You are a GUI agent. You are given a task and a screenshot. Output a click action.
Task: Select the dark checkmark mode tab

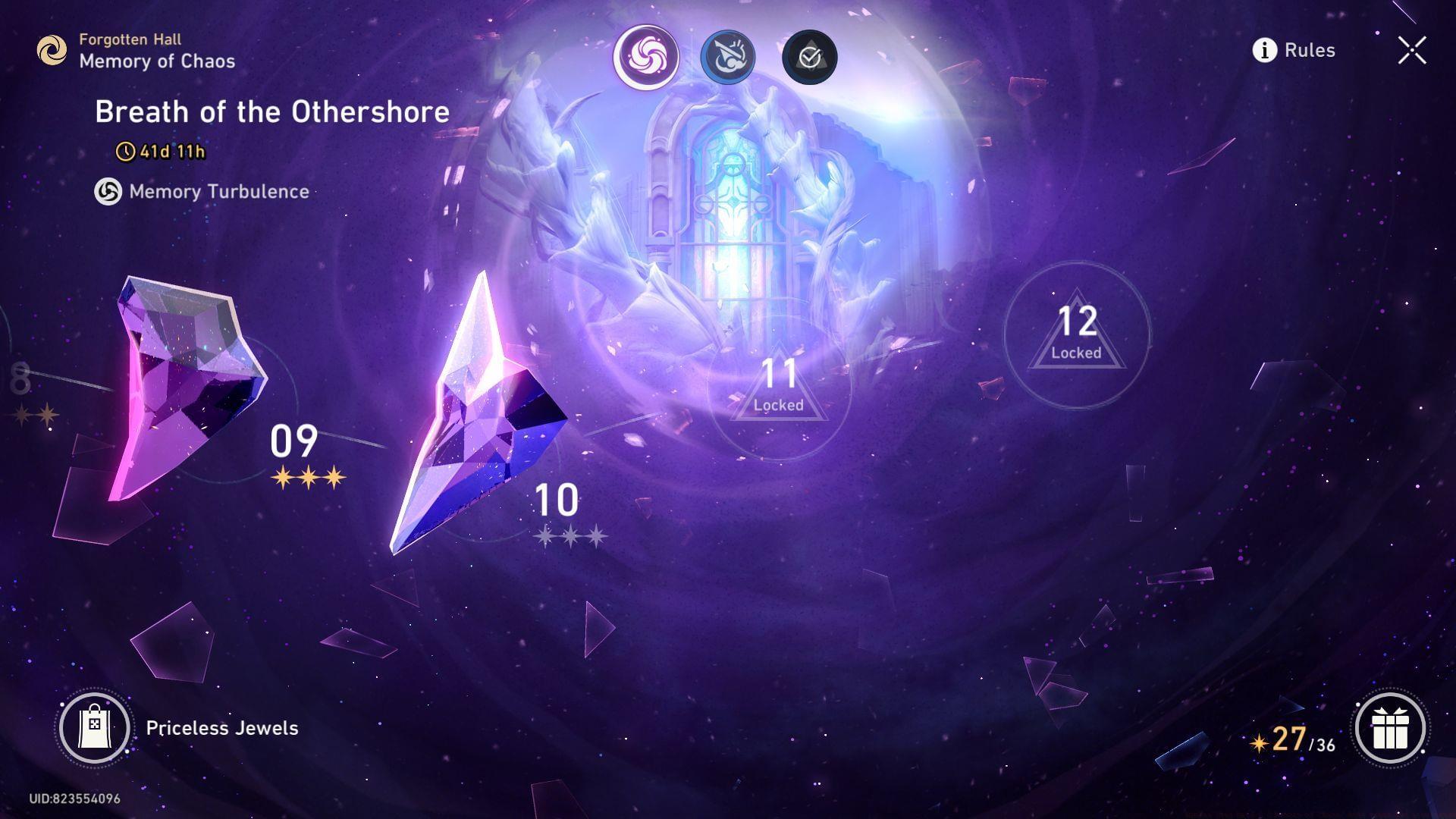pos(809,57)
